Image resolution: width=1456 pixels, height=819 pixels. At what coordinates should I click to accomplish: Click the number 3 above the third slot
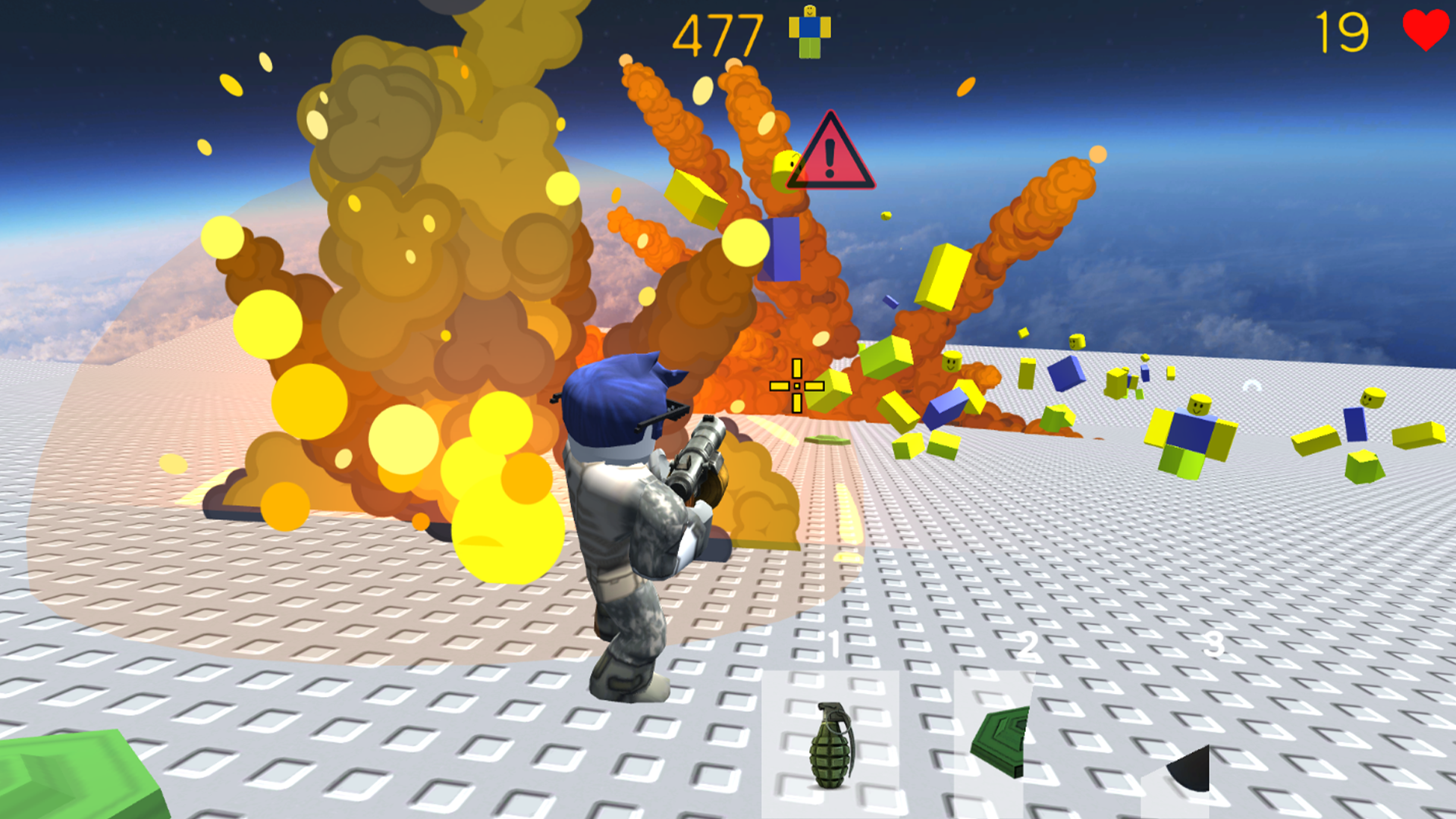(1215, 645)
